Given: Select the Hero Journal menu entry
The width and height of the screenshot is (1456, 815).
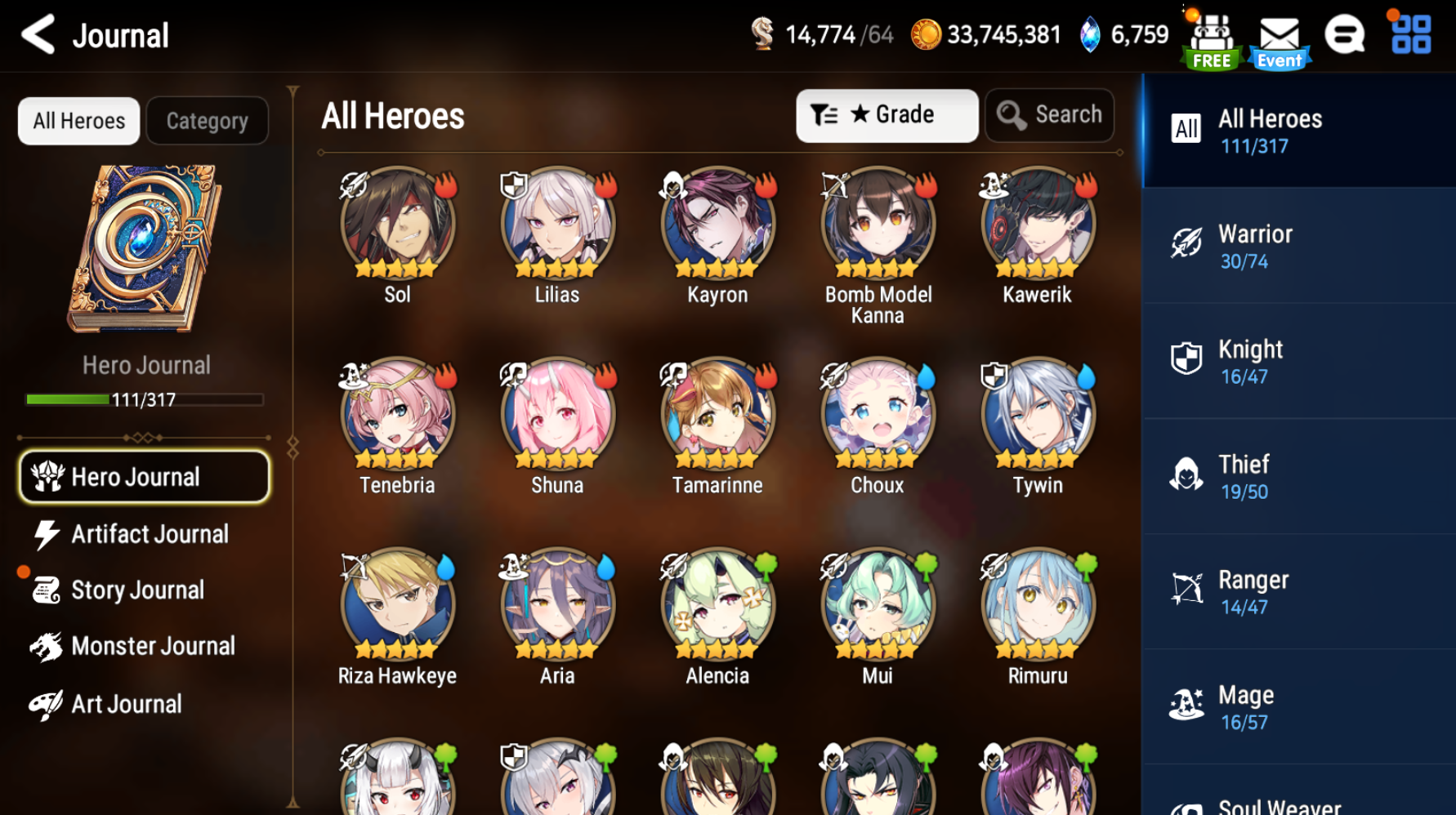Looking at the screenshot, I should click(144, 476).
